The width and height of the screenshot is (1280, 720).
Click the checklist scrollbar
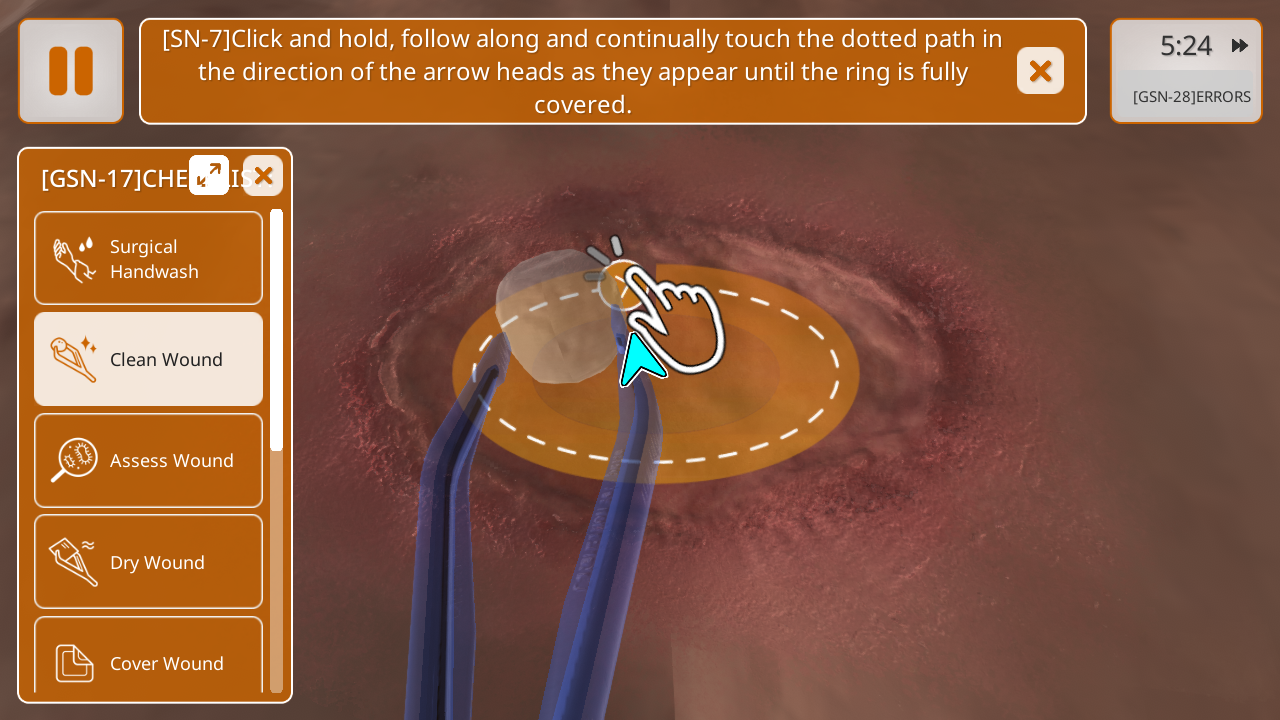[277, 330]
